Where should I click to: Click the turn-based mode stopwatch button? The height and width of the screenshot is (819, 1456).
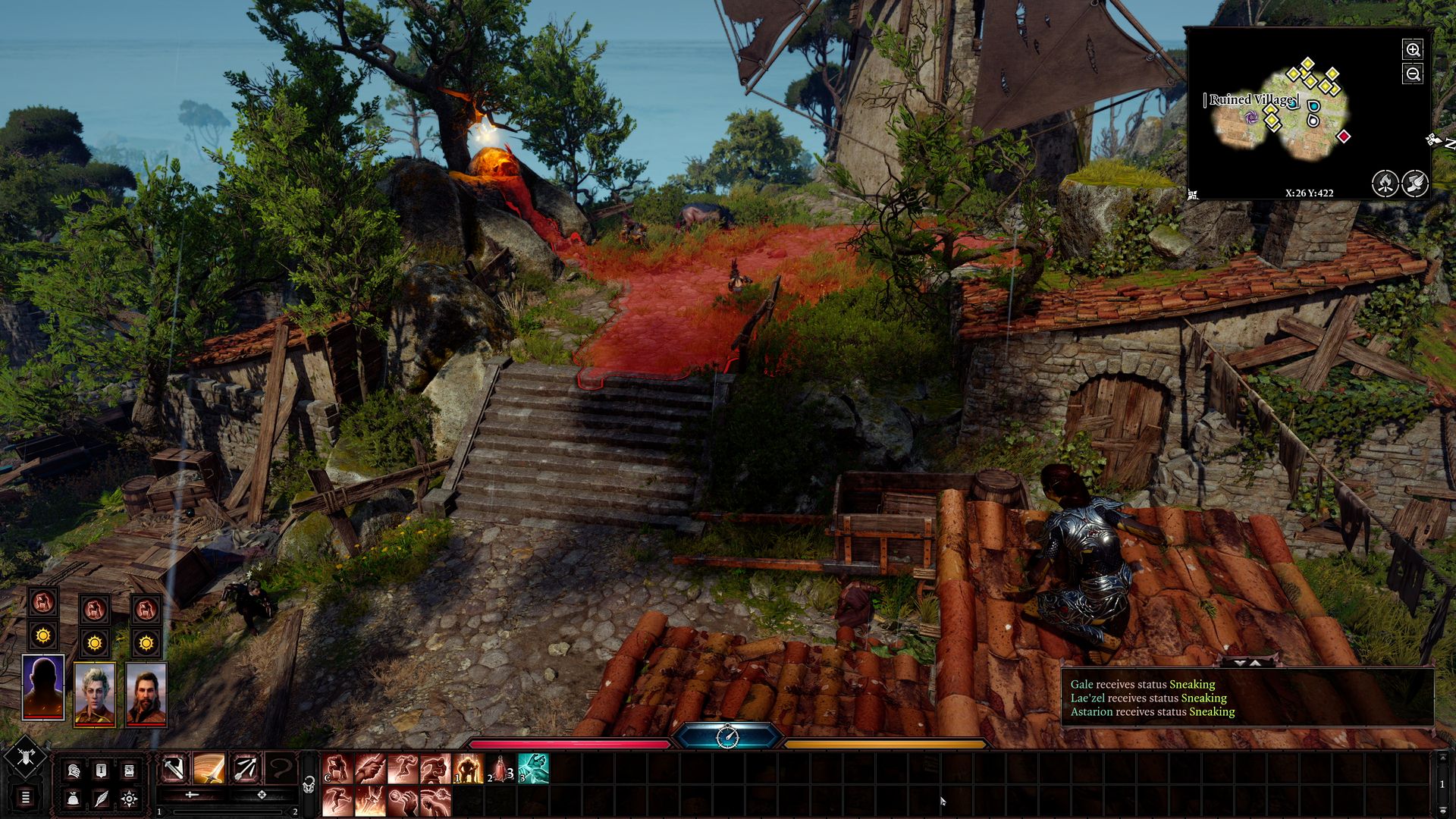pyautogui.click(x=727, y=736)
